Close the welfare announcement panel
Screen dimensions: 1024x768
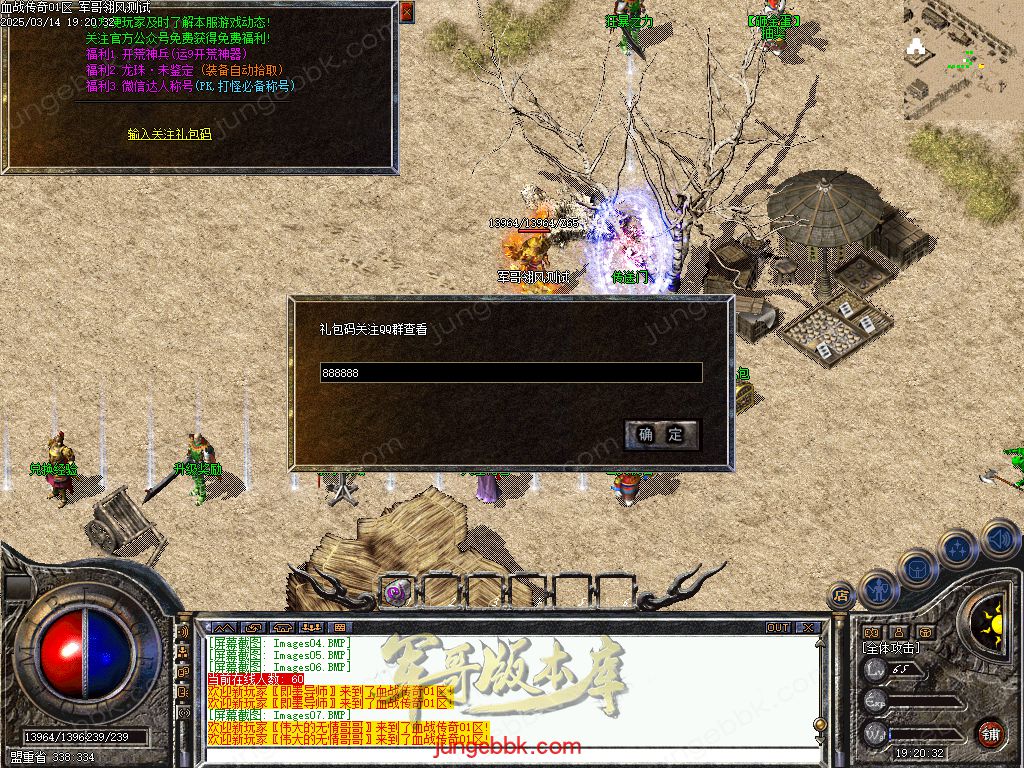tap(406, 12)
